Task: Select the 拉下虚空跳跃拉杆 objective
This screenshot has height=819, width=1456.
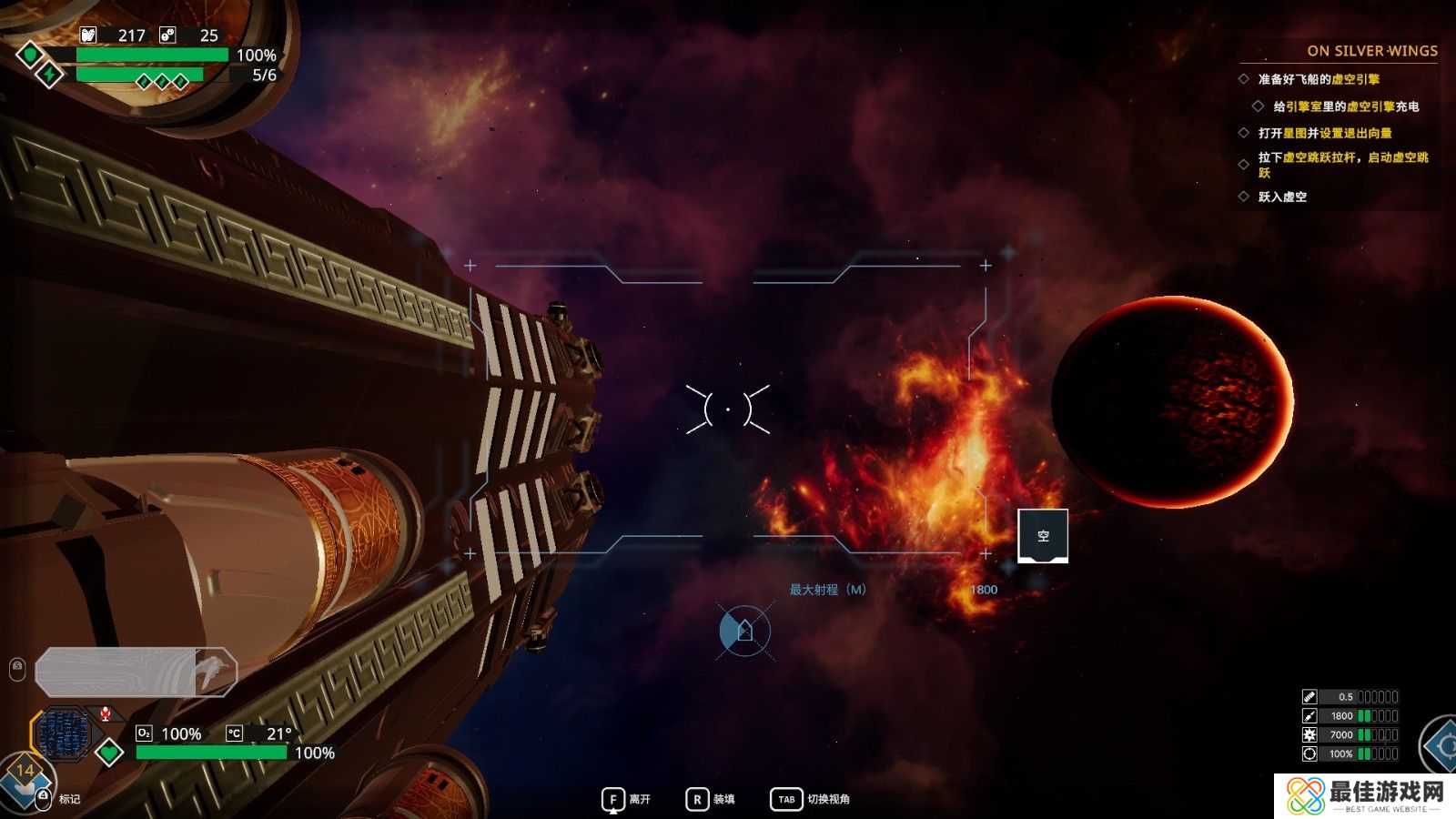Action: 1342,164
